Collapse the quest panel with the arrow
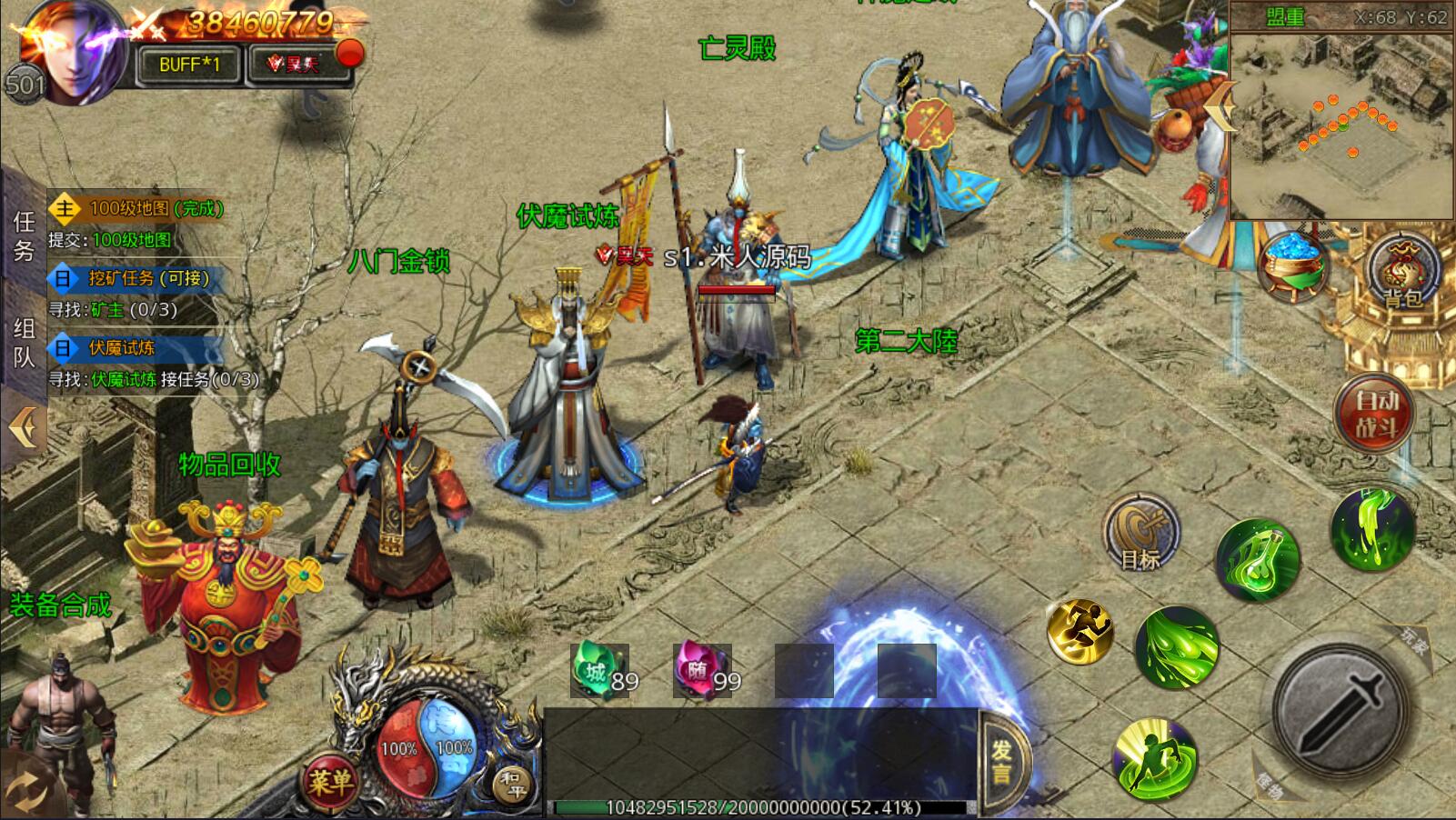Viewport: 1456px width, 820px height. (24, 427)
